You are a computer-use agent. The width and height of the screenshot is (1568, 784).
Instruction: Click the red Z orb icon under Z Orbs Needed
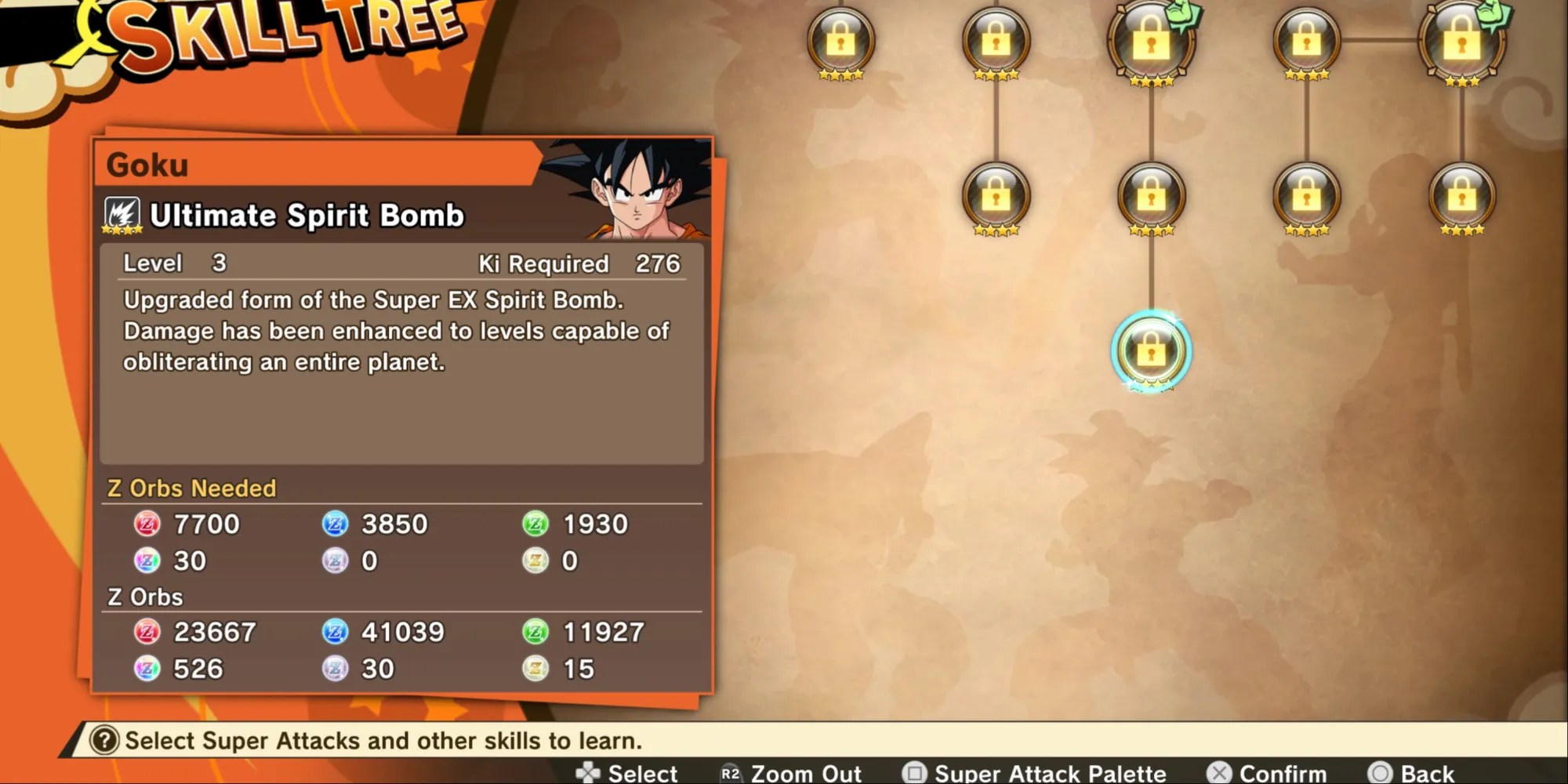coord(150,524)
